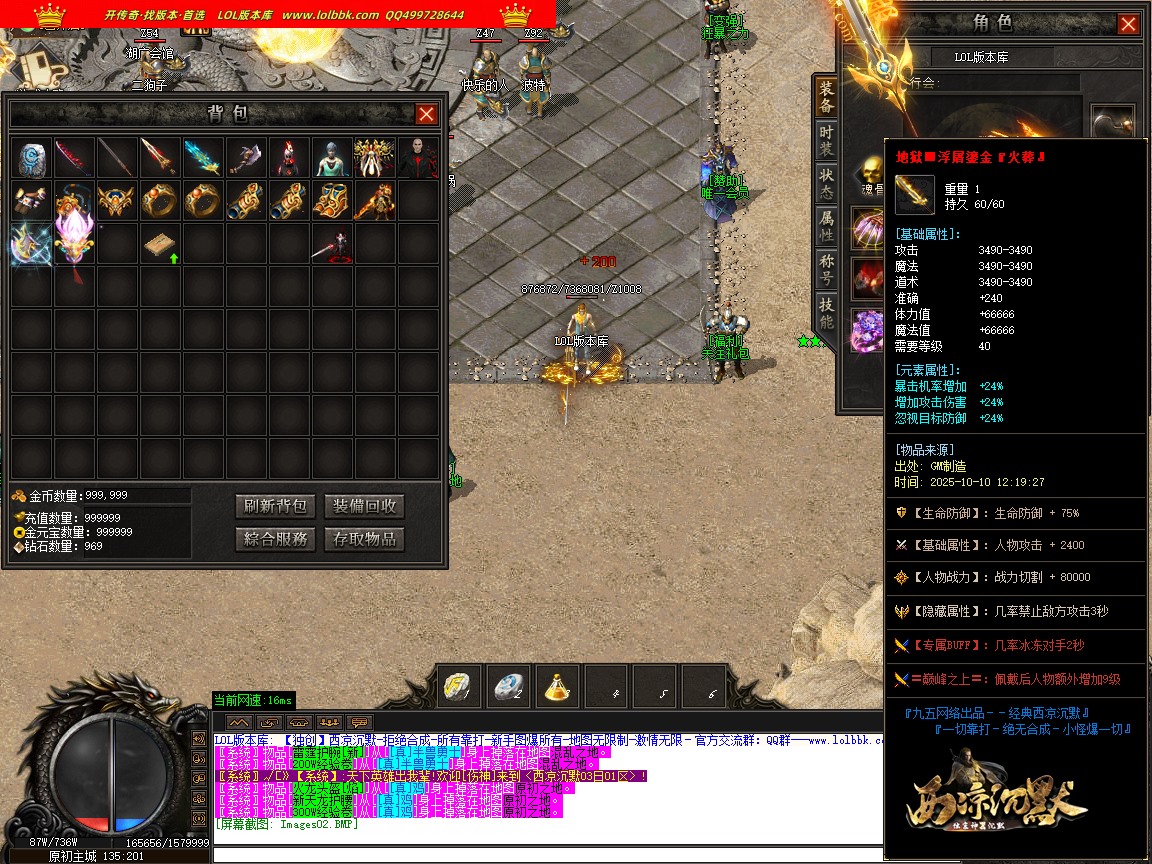Screen dimensions: 1152x864
Task: Switch to the 称号 titles tab
Action: 826,268
